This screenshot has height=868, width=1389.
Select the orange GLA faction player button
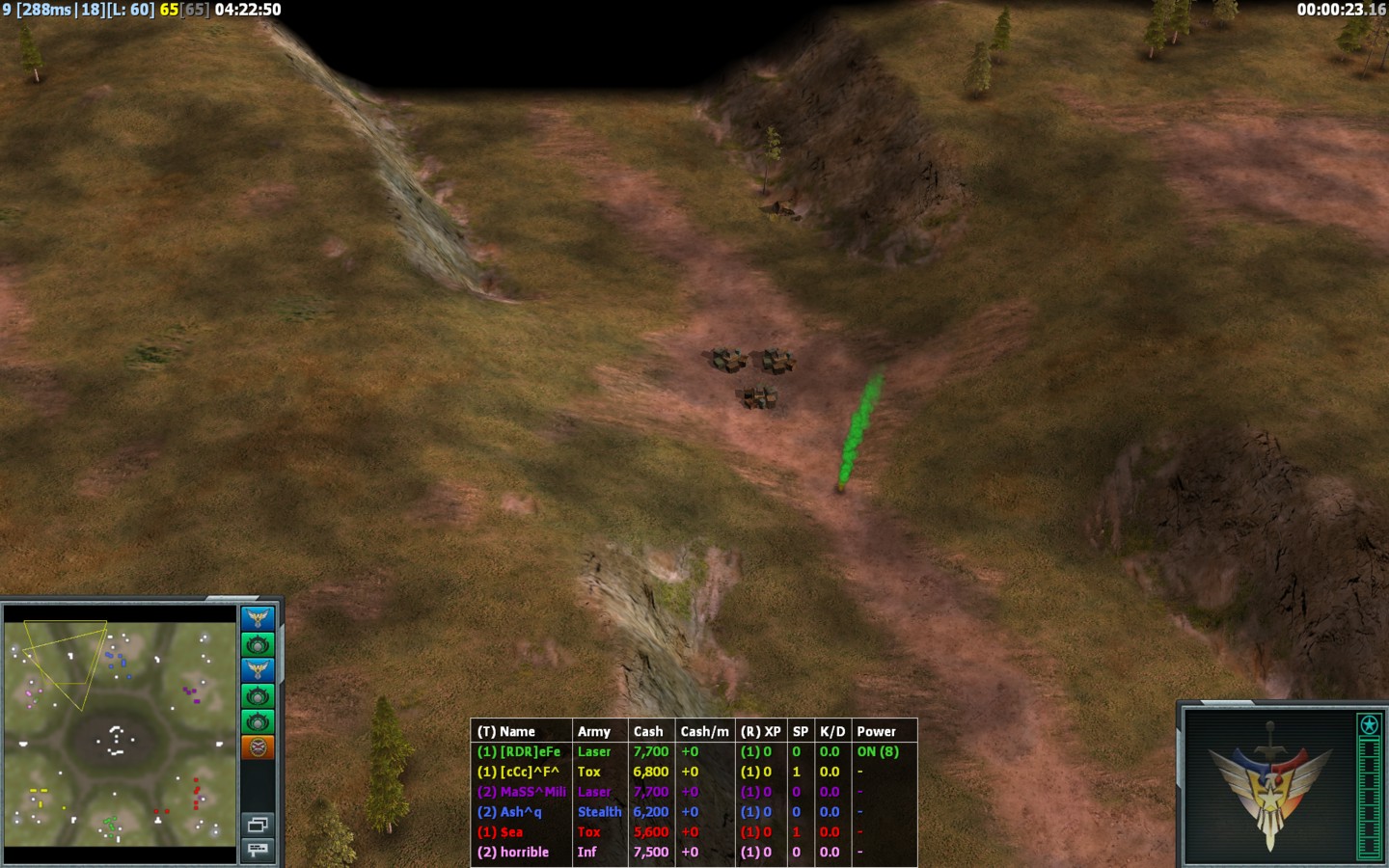point(258,746)
